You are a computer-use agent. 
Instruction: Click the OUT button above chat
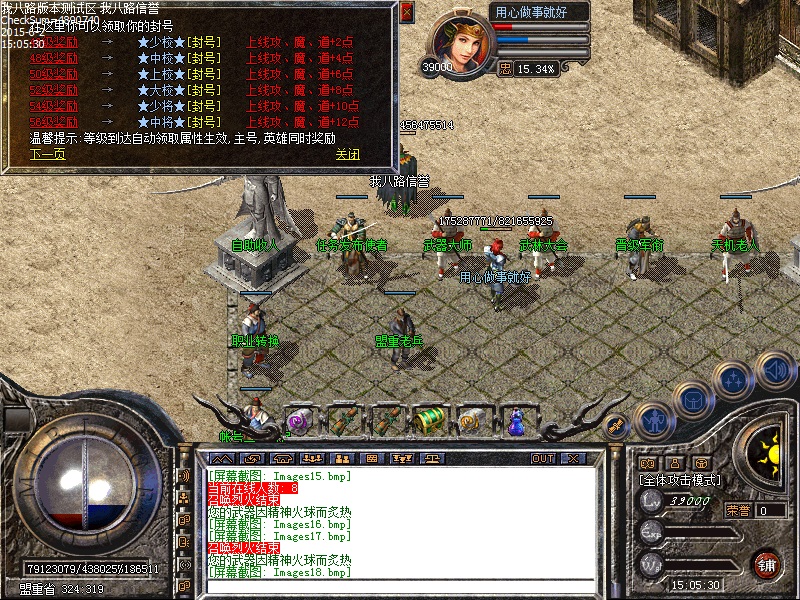(543, 459)
